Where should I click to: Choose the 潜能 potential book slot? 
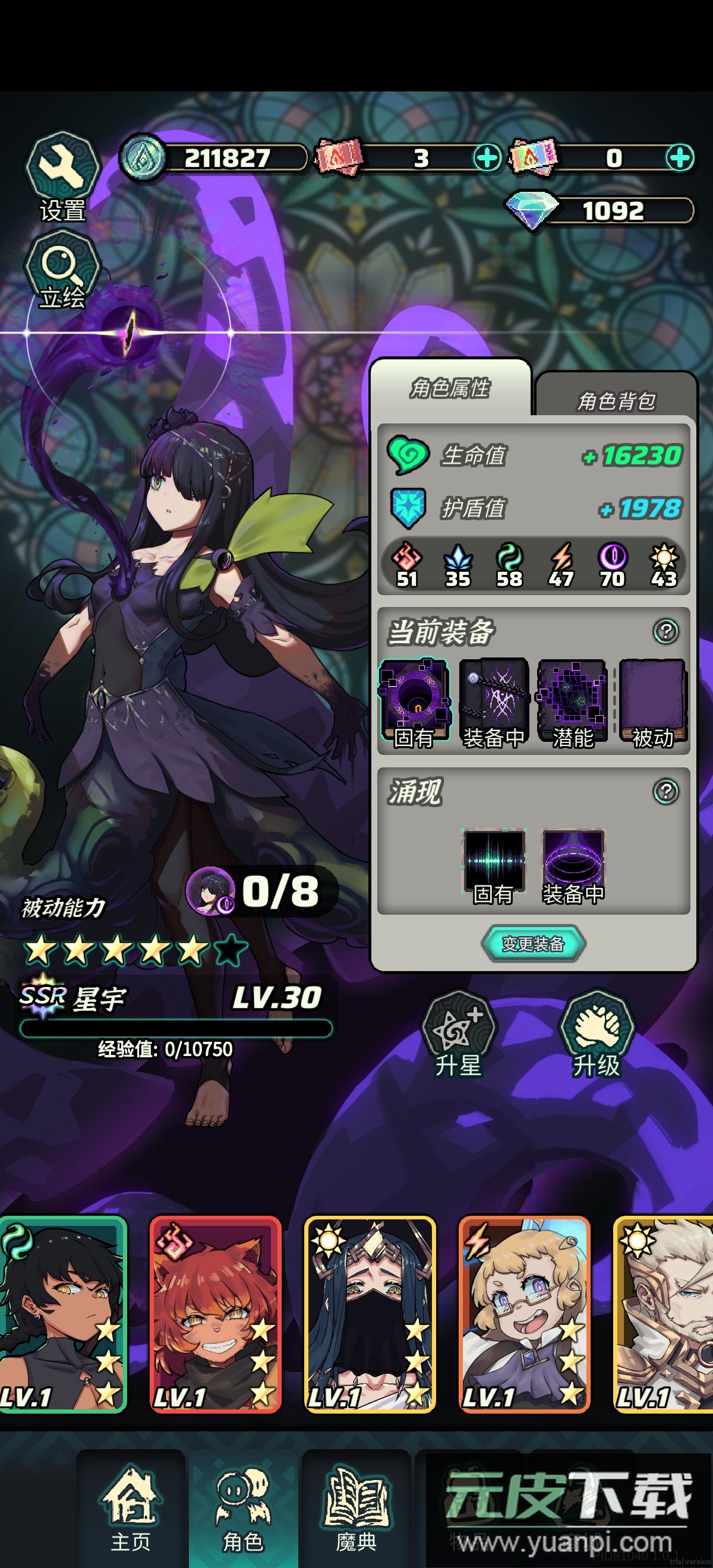click(572, 702)
